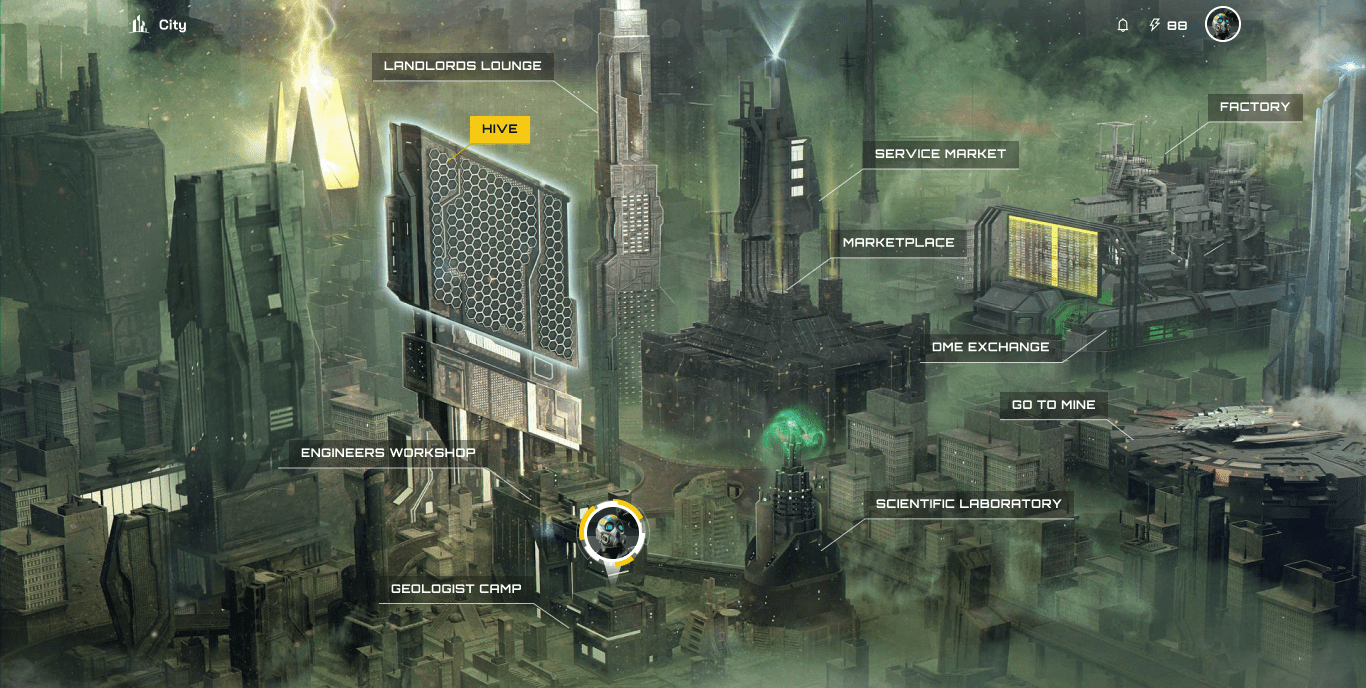1366x688 pixels.
Task: Choose the Go To Mine label
Action: 1053,405
